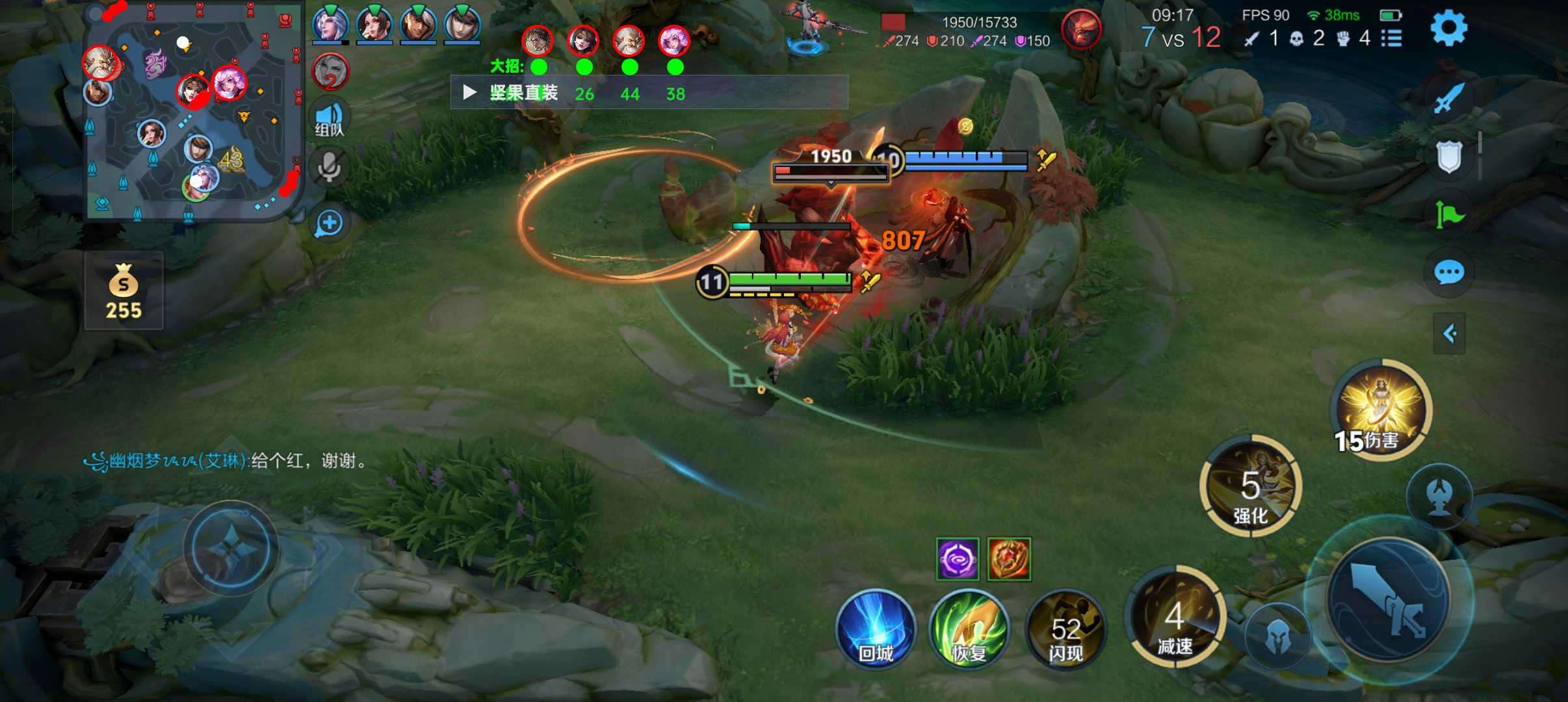Open the gold shop showing 255
Viewport: 1568px width, 702px height.
[124, 291]
